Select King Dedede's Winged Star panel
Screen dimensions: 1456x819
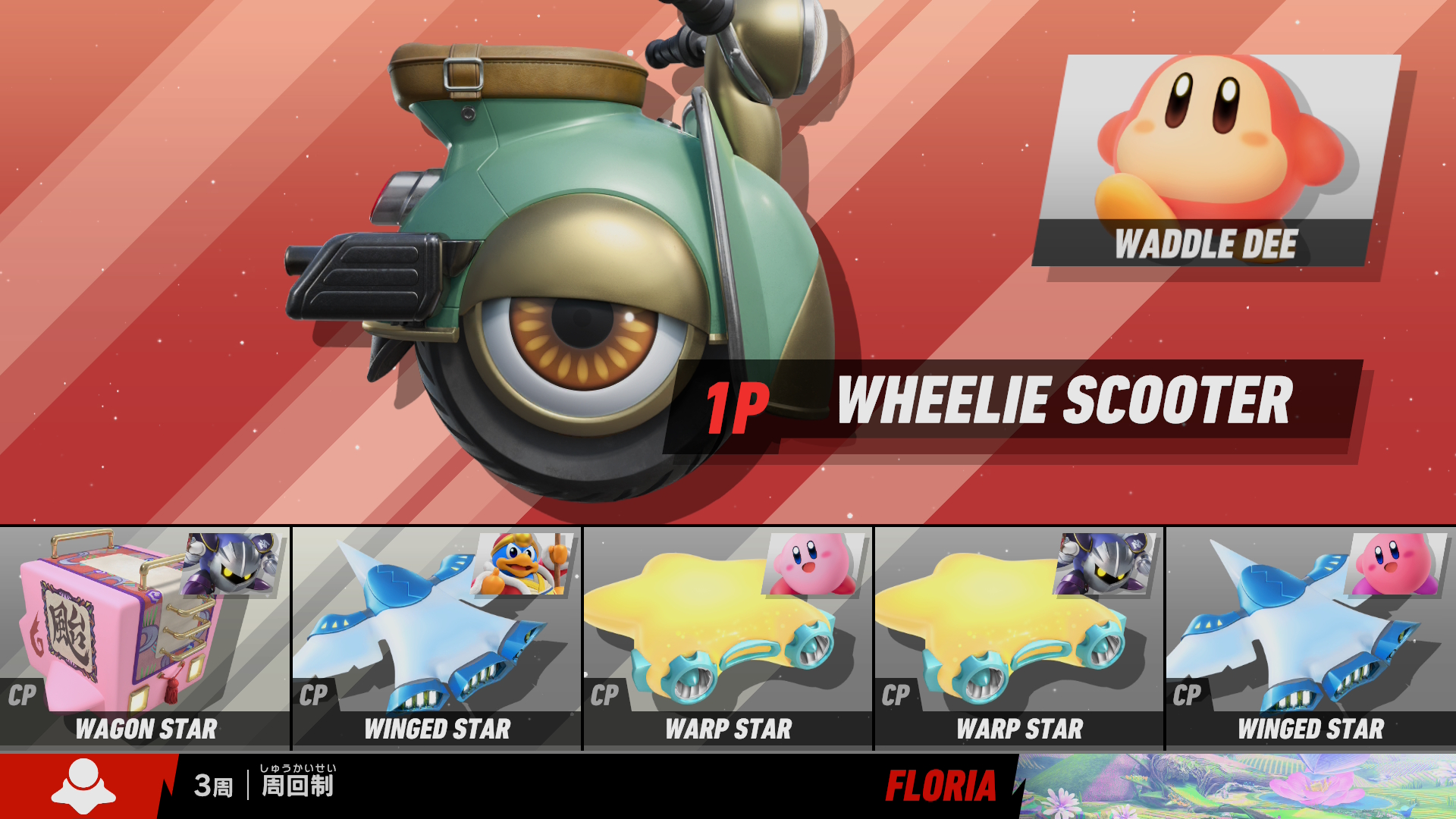coord(436,638)
